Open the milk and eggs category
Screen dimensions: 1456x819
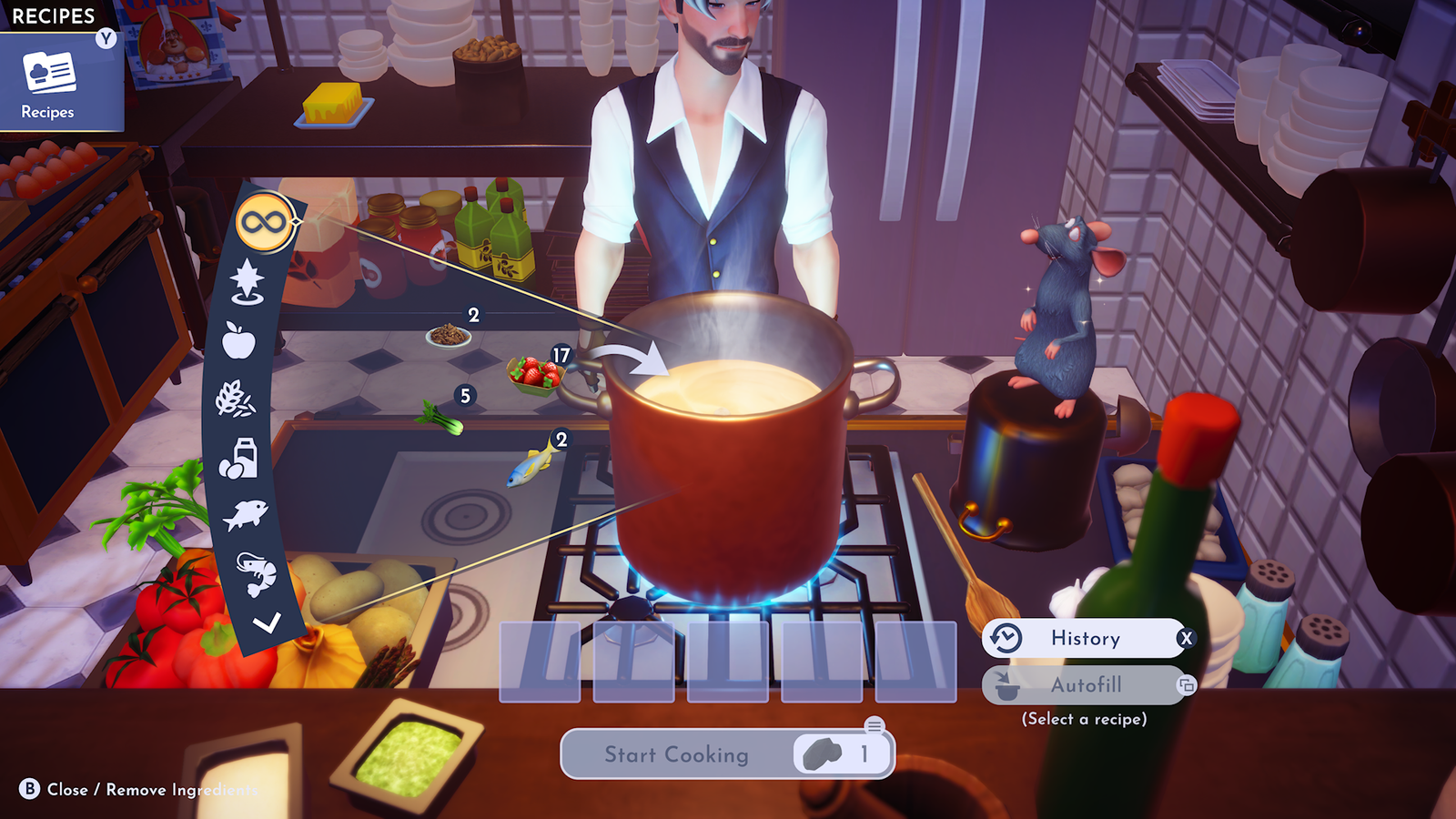click(x=239, y=458)
